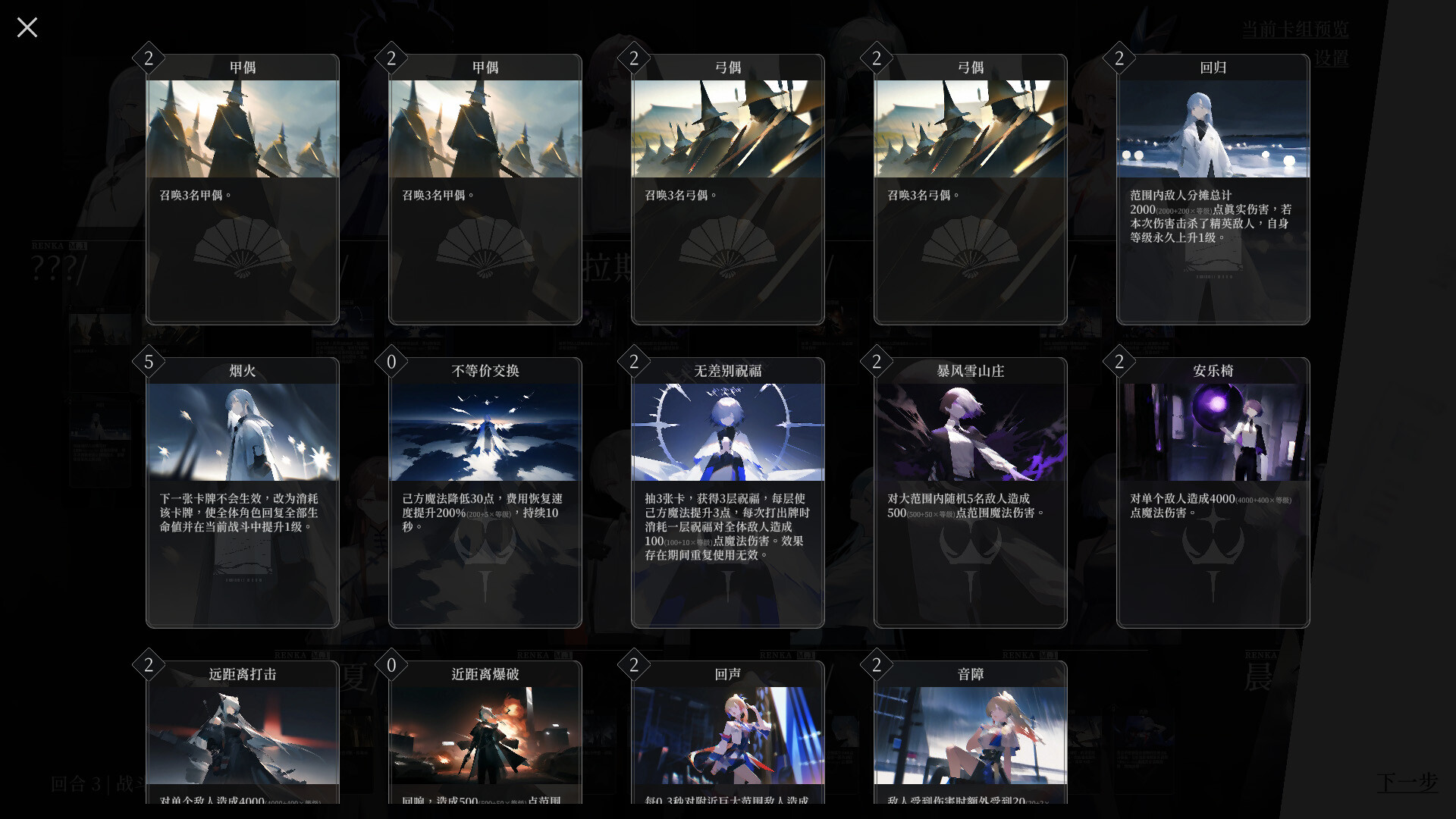
Task: Click the count badge on the second 弓偶 card
Action: 877,58
